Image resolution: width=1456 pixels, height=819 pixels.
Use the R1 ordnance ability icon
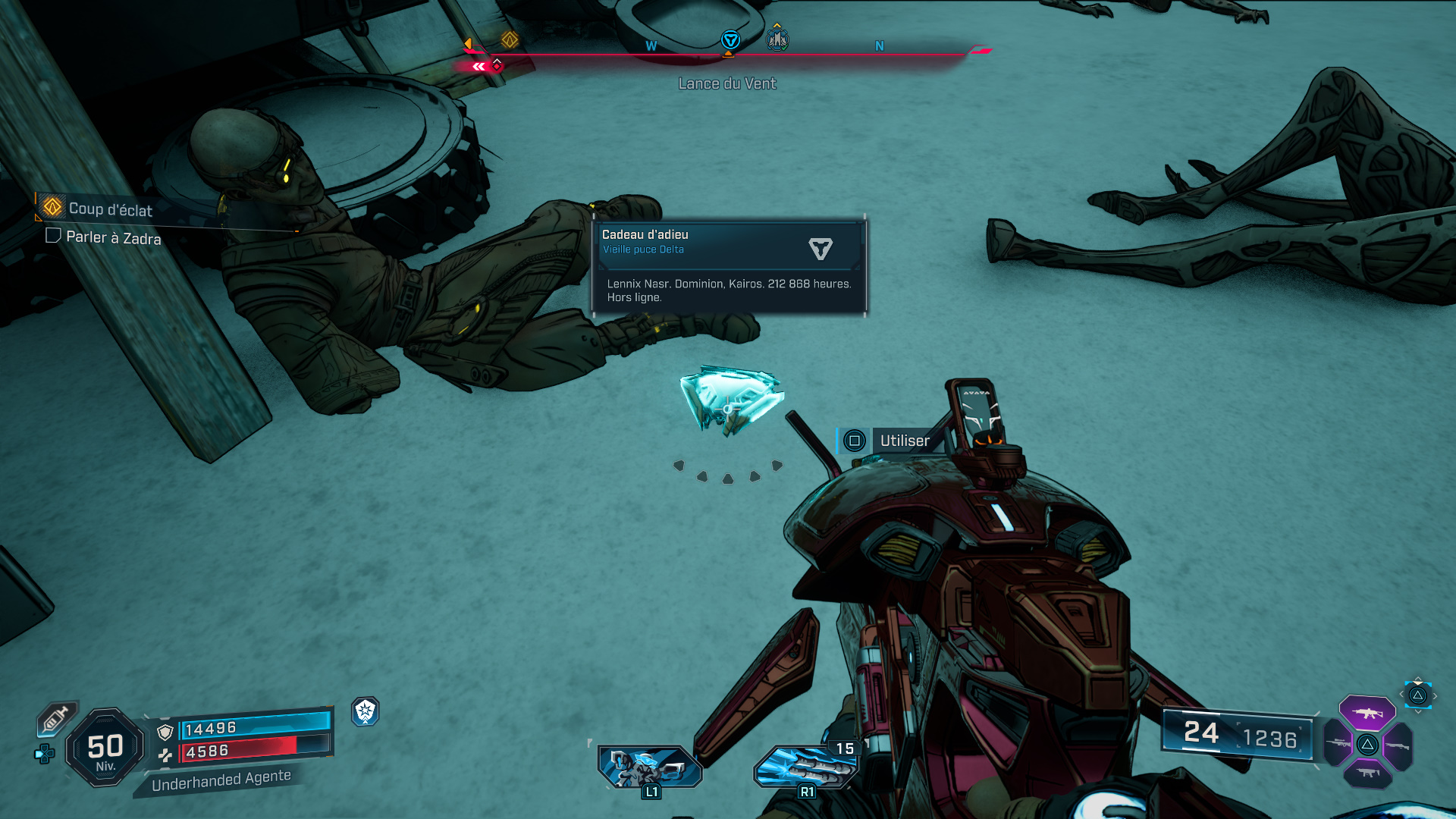[805, 767]
